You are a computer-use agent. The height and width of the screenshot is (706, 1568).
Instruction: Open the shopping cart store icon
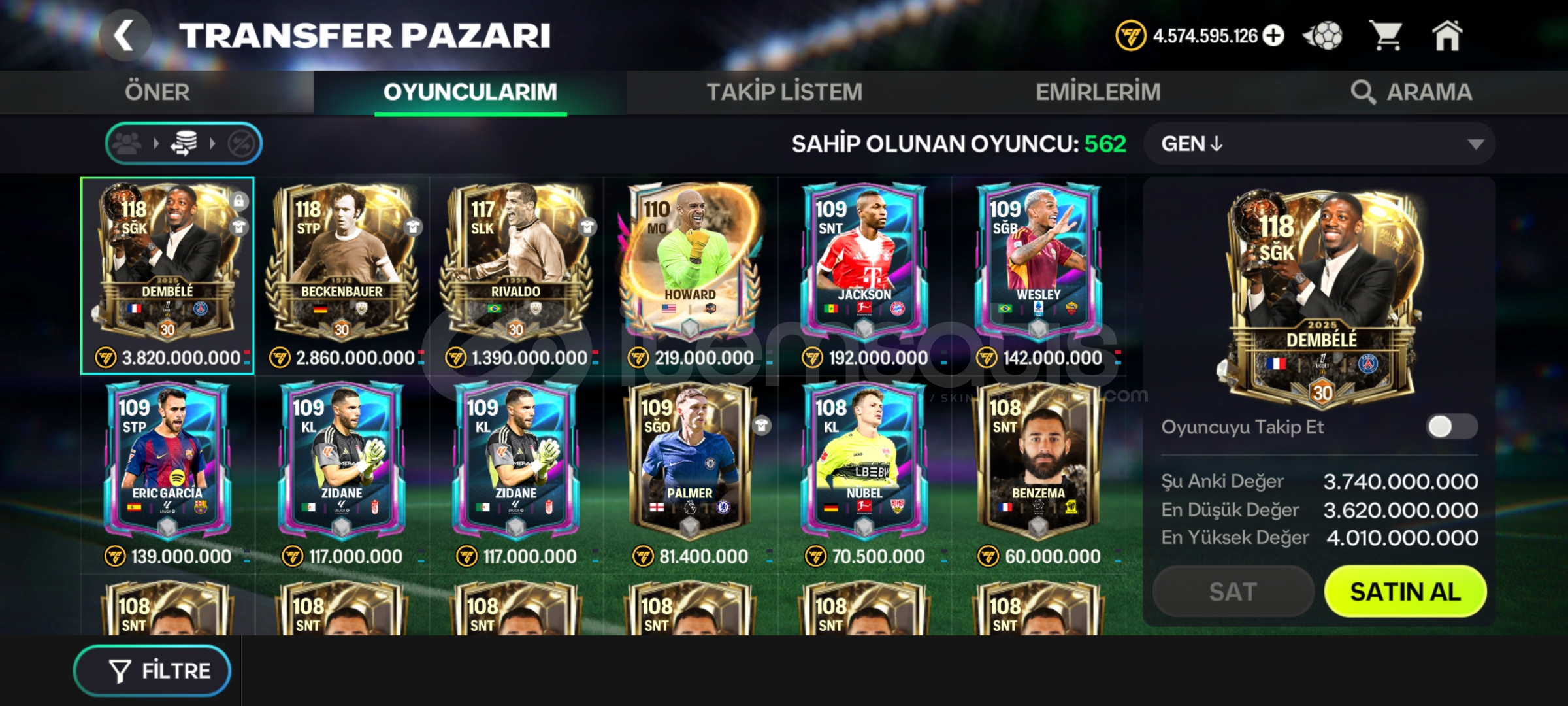pos(1387,36)
